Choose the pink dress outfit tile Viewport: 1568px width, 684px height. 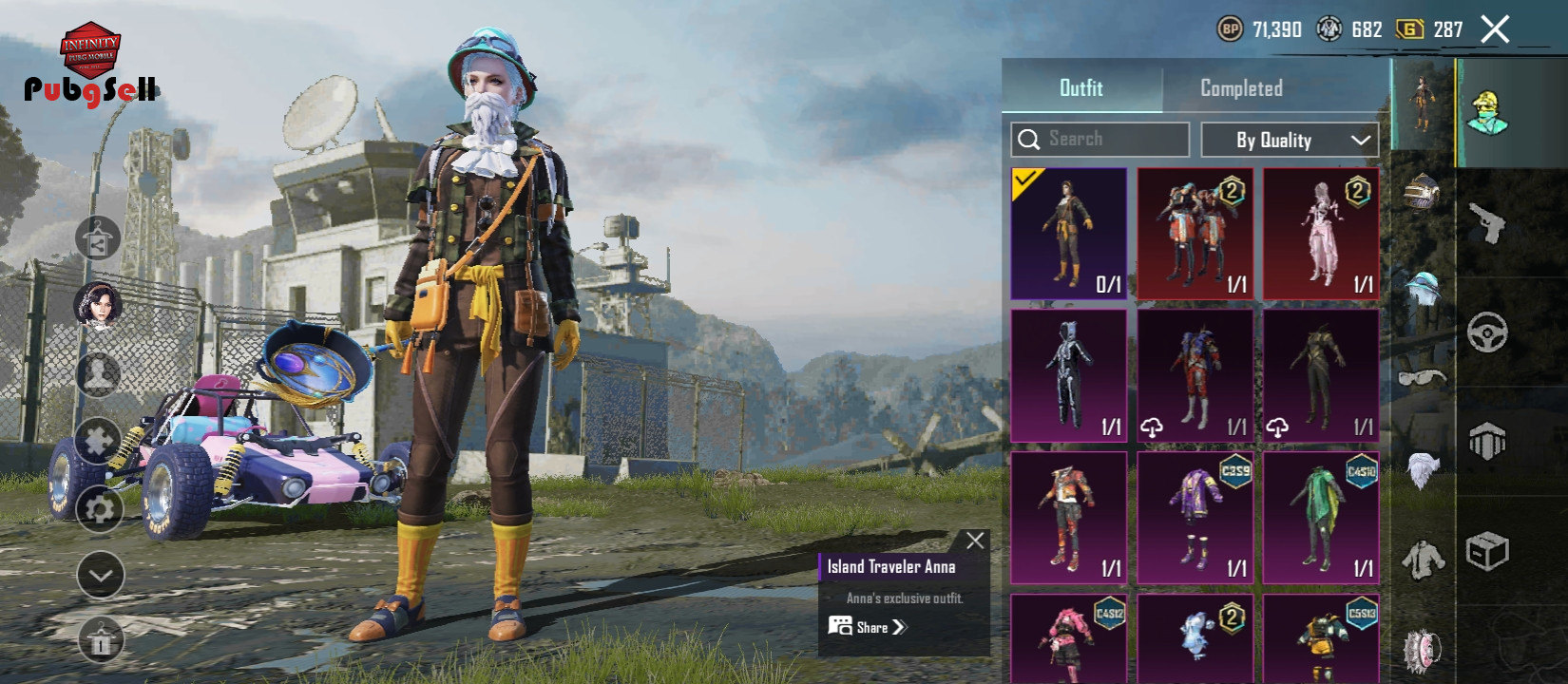pos(1321,234)
